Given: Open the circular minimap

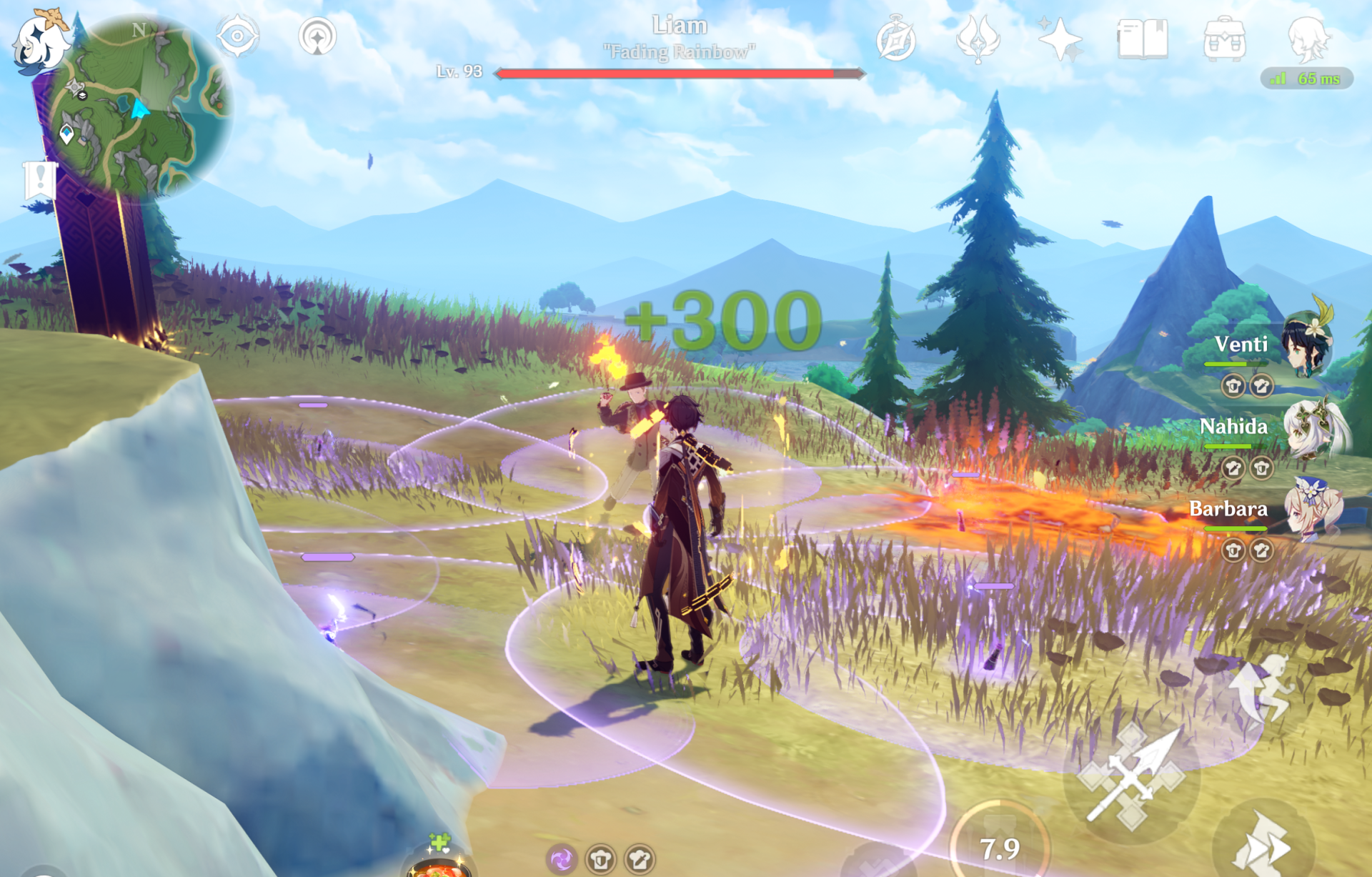Looking at the screenshot, I should [x=143, y=106].
